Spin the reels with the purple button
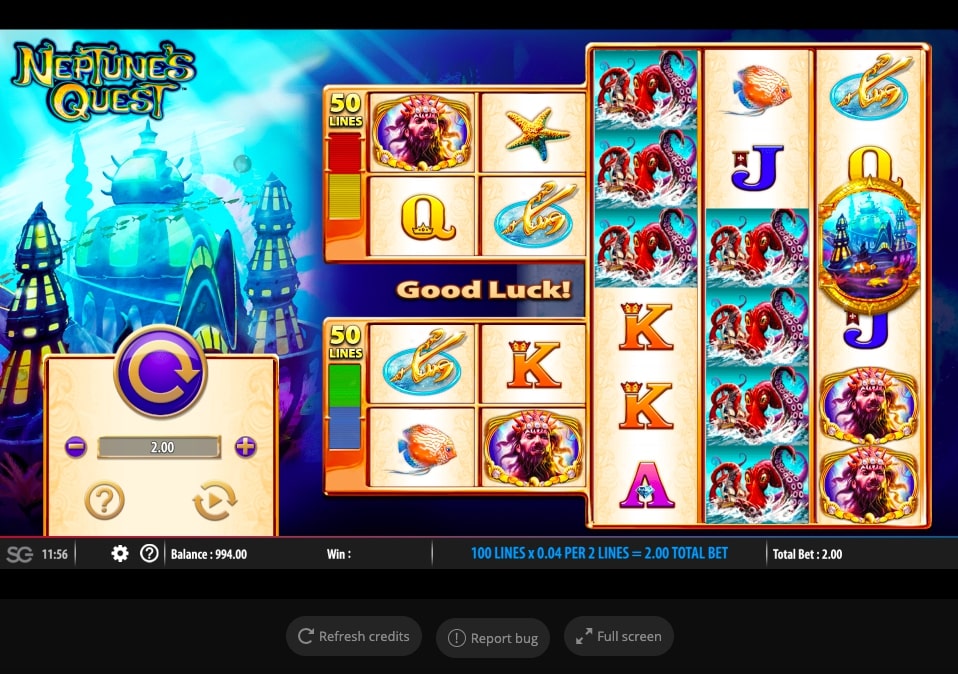This screenshot has width=958, height=674. coord(160,371)
